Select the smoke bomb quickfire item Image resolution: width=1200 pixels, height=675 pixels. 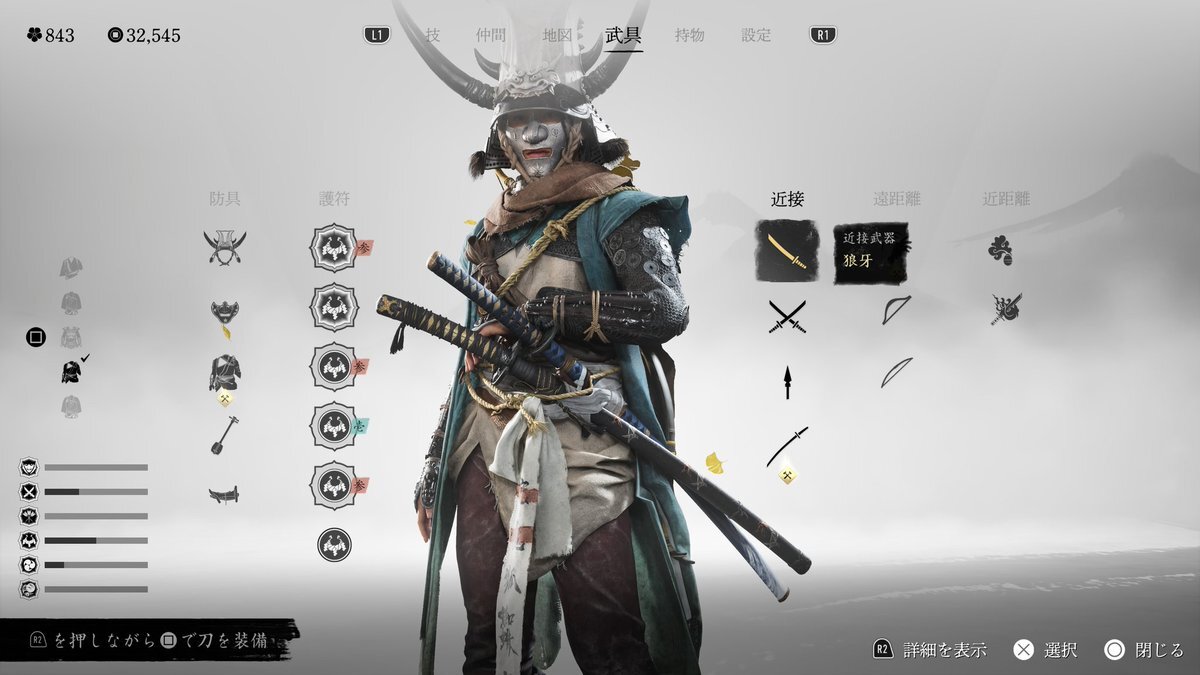click(1000, 250)
